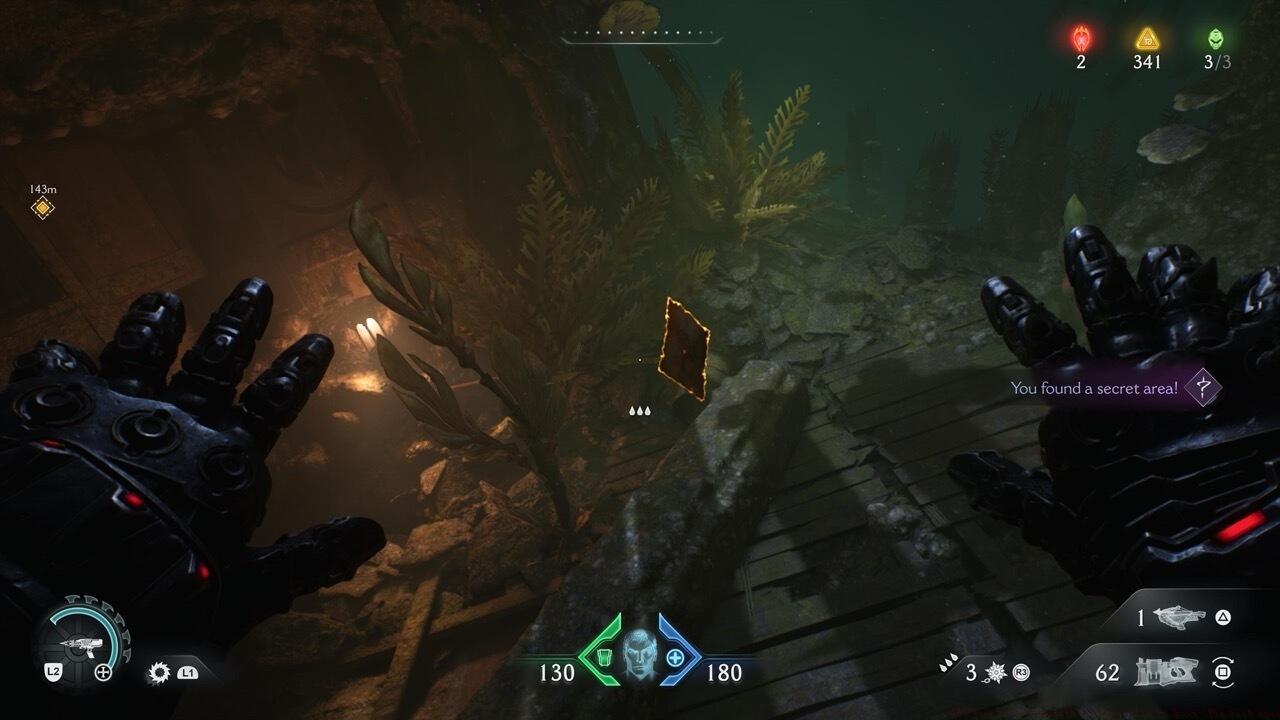Screen dimensions: 1280x720
Task: Click the crossbow secondary weapon icon
Action: pyautogui.click(x=1181, y=618)
